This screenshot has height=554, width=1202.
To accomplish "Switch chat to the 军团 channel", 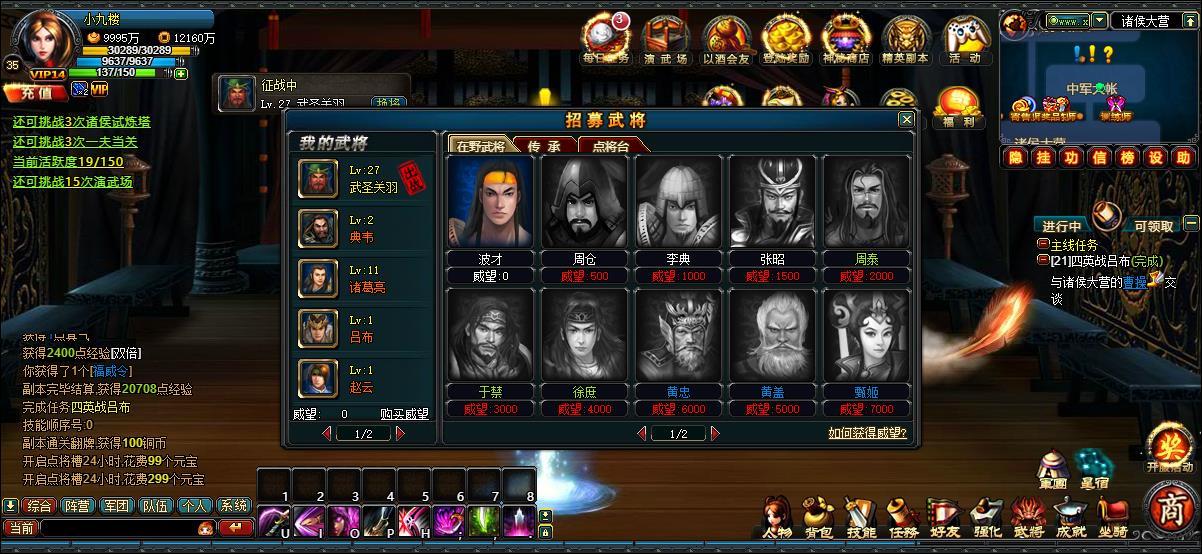I will pos(117,506).
